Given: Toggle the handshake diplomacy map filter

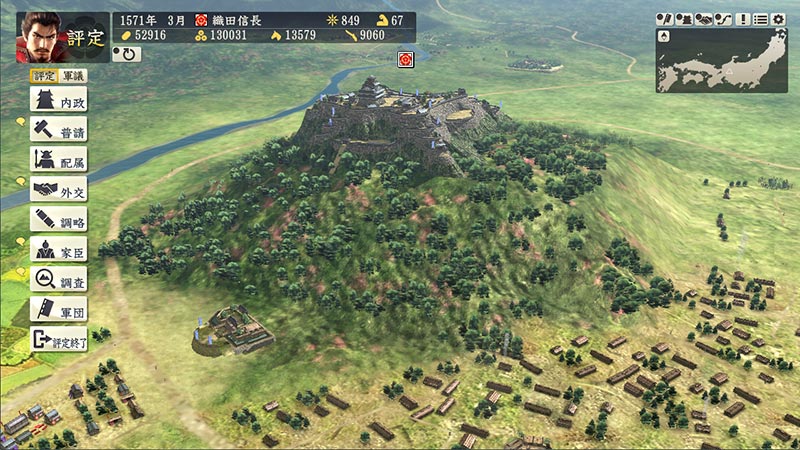Looking at the screenshot, I should click(x=703, y=19).
